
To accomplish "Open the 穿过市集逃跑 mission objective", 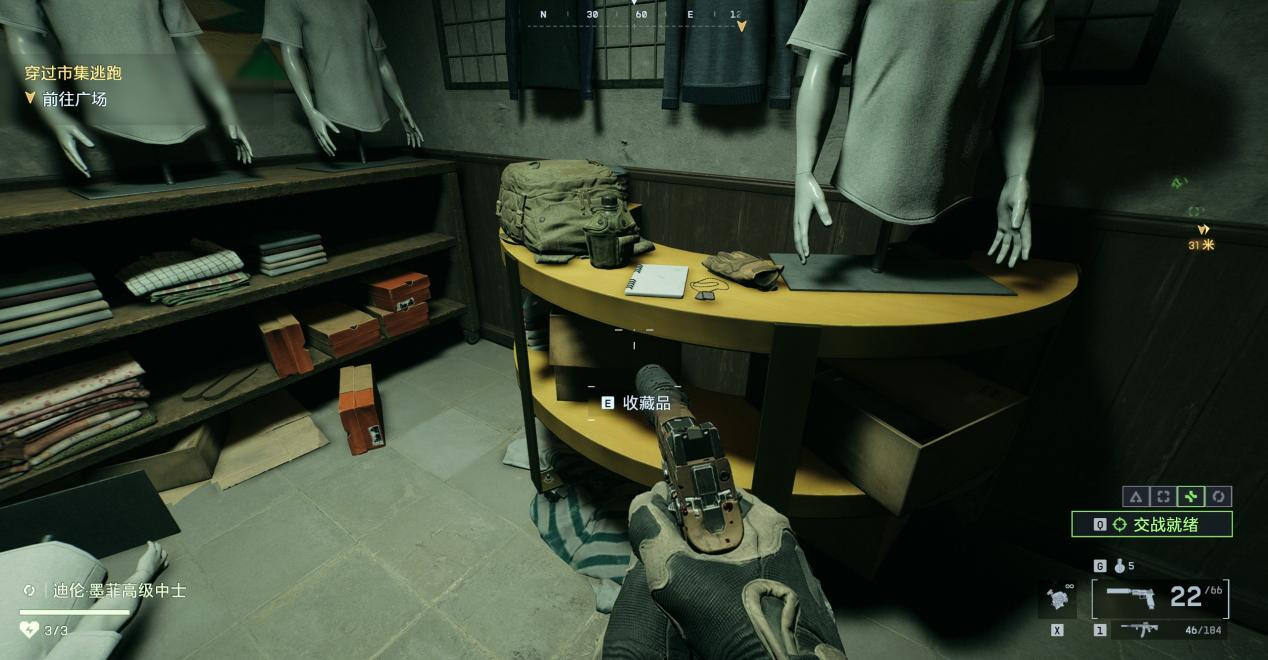I will click(x=73, y=73).
